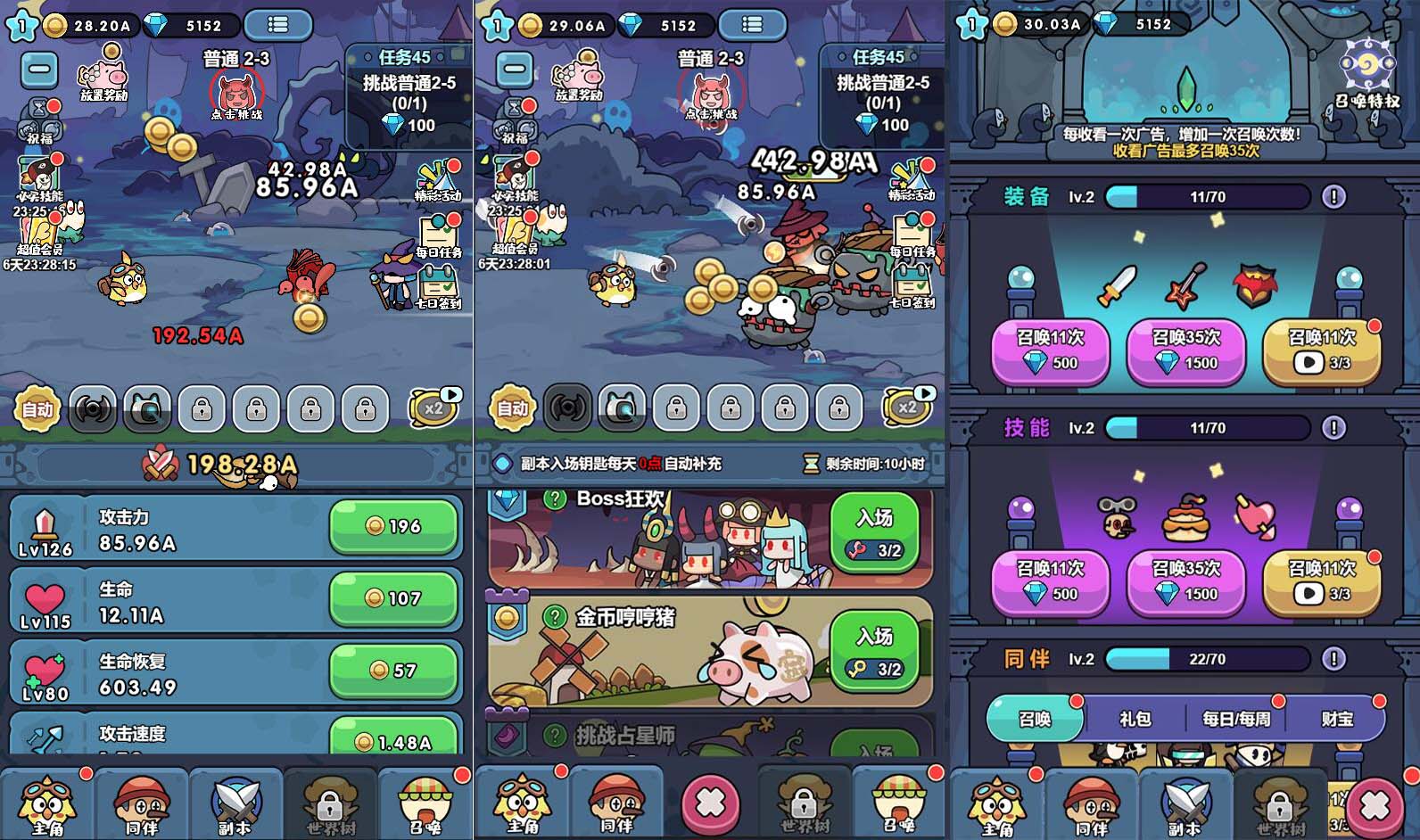Enter the 金币哼哼猪 dungeon
Viewport: 1420px width, 840px height.
click(875, 650)
